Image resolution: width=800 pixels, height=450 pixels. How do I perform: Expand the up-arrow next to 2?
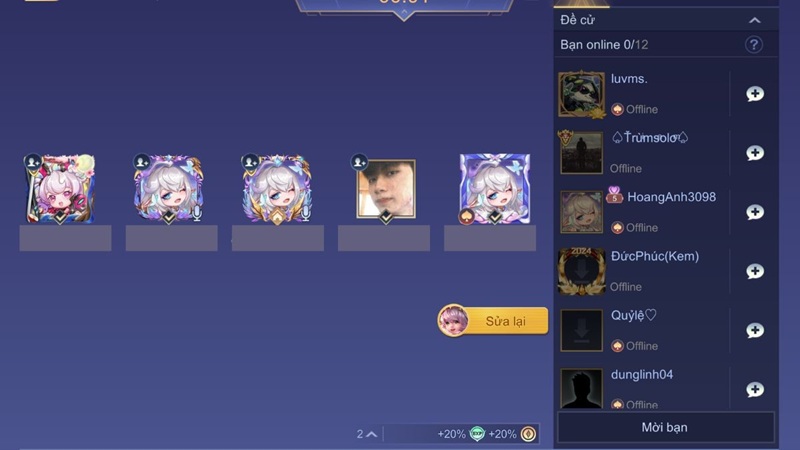coord(372,434)
